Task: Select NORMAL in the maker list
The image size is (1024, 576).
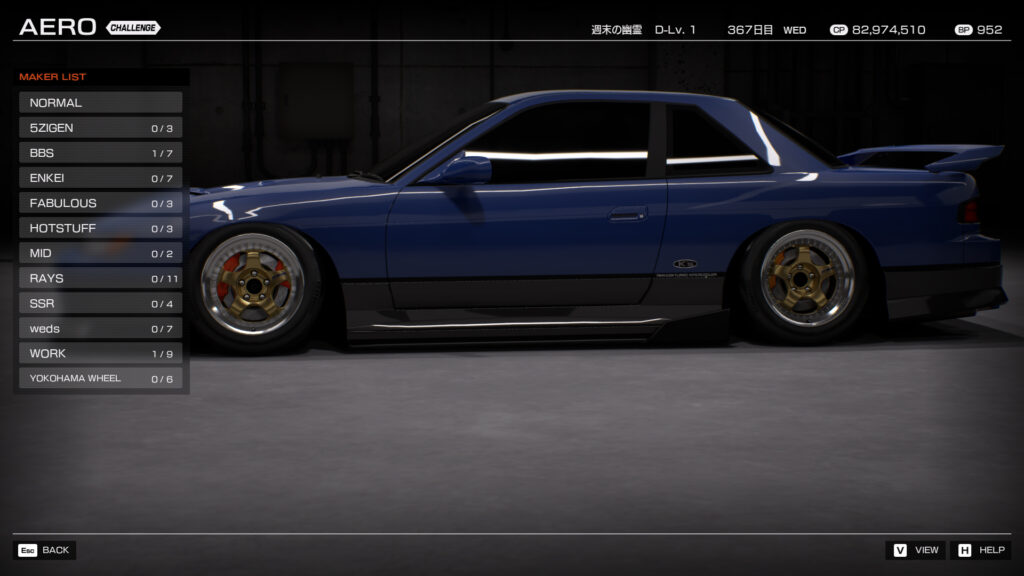Action: [x=100, y=102]
